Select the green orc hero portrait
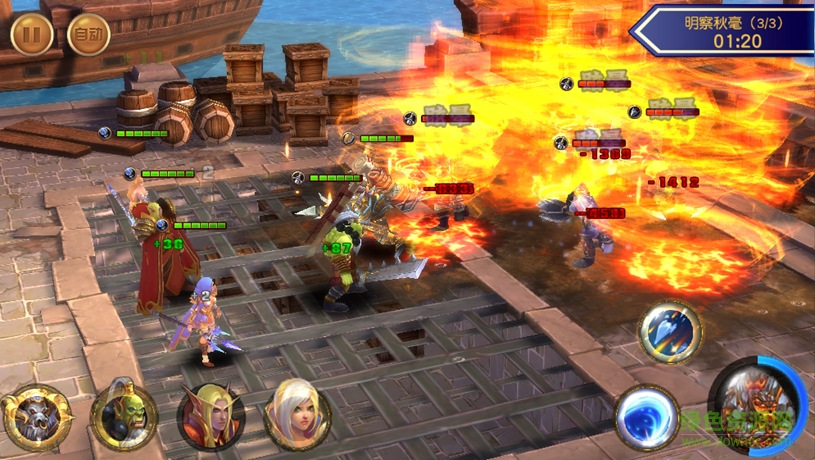This screenshot has height=460, width=815. [124, 416]
